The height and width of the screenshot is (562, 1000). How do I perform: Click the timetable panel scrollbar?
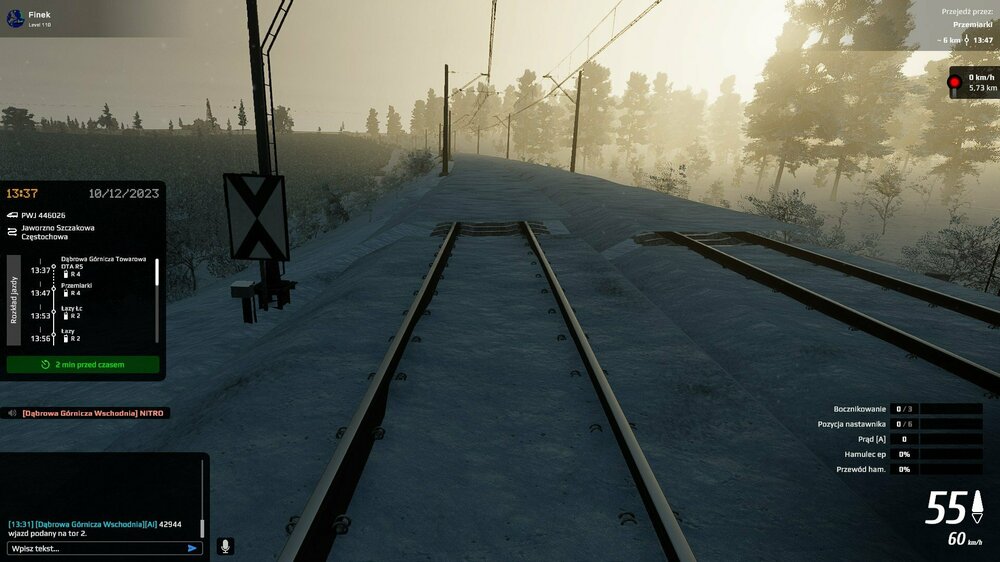[157, 287]
